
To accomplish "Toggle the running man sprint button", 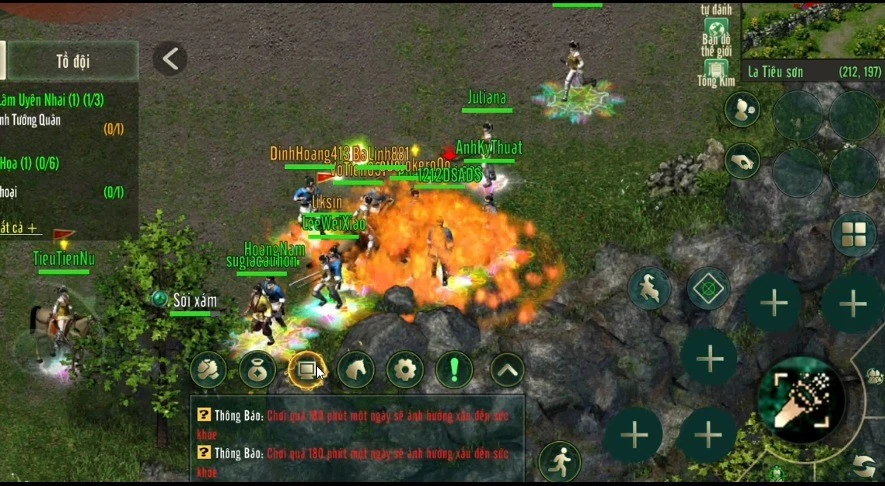I will 559,462.
